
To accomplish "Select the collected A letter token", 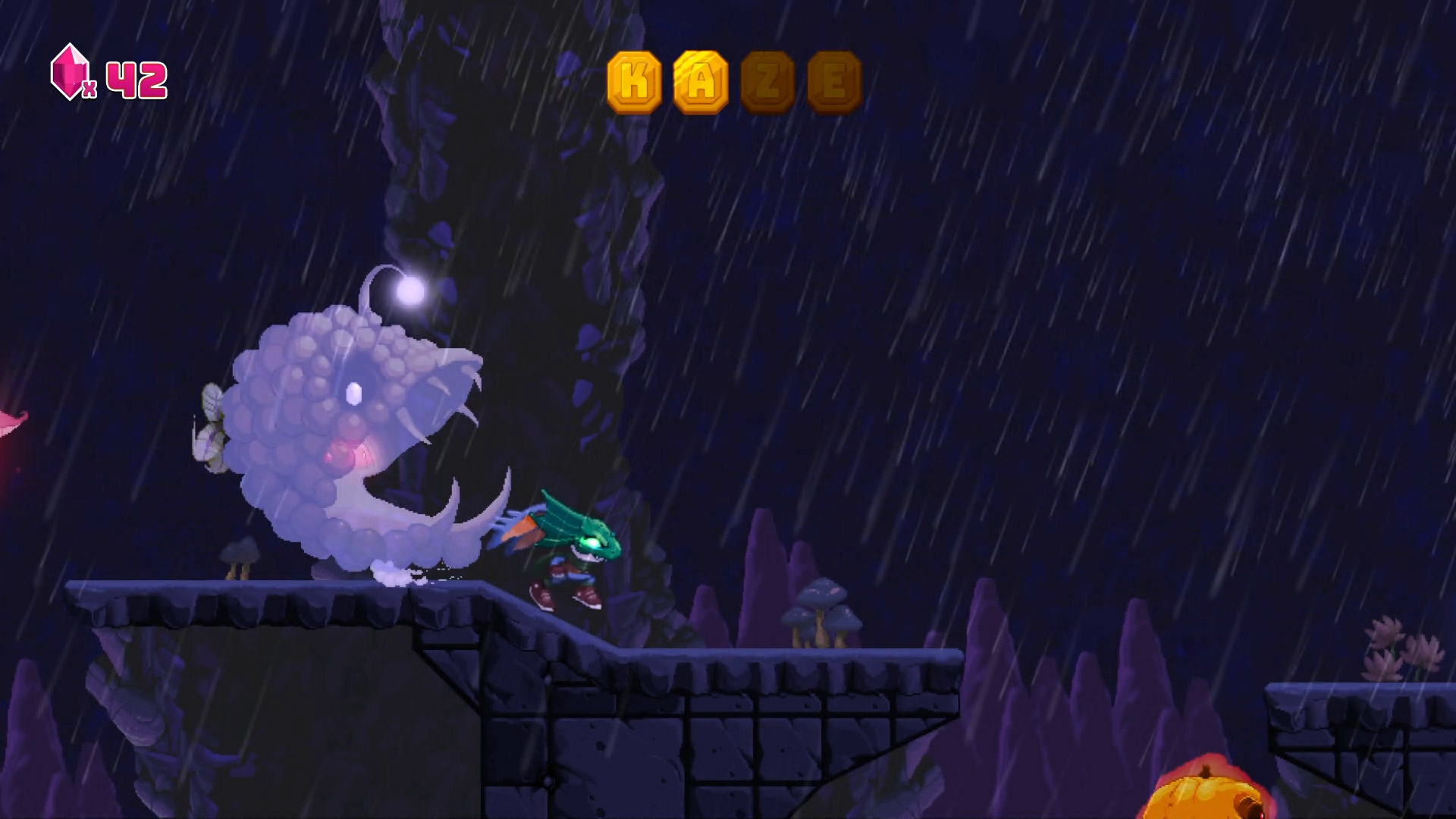I will (x=701, y=82).
